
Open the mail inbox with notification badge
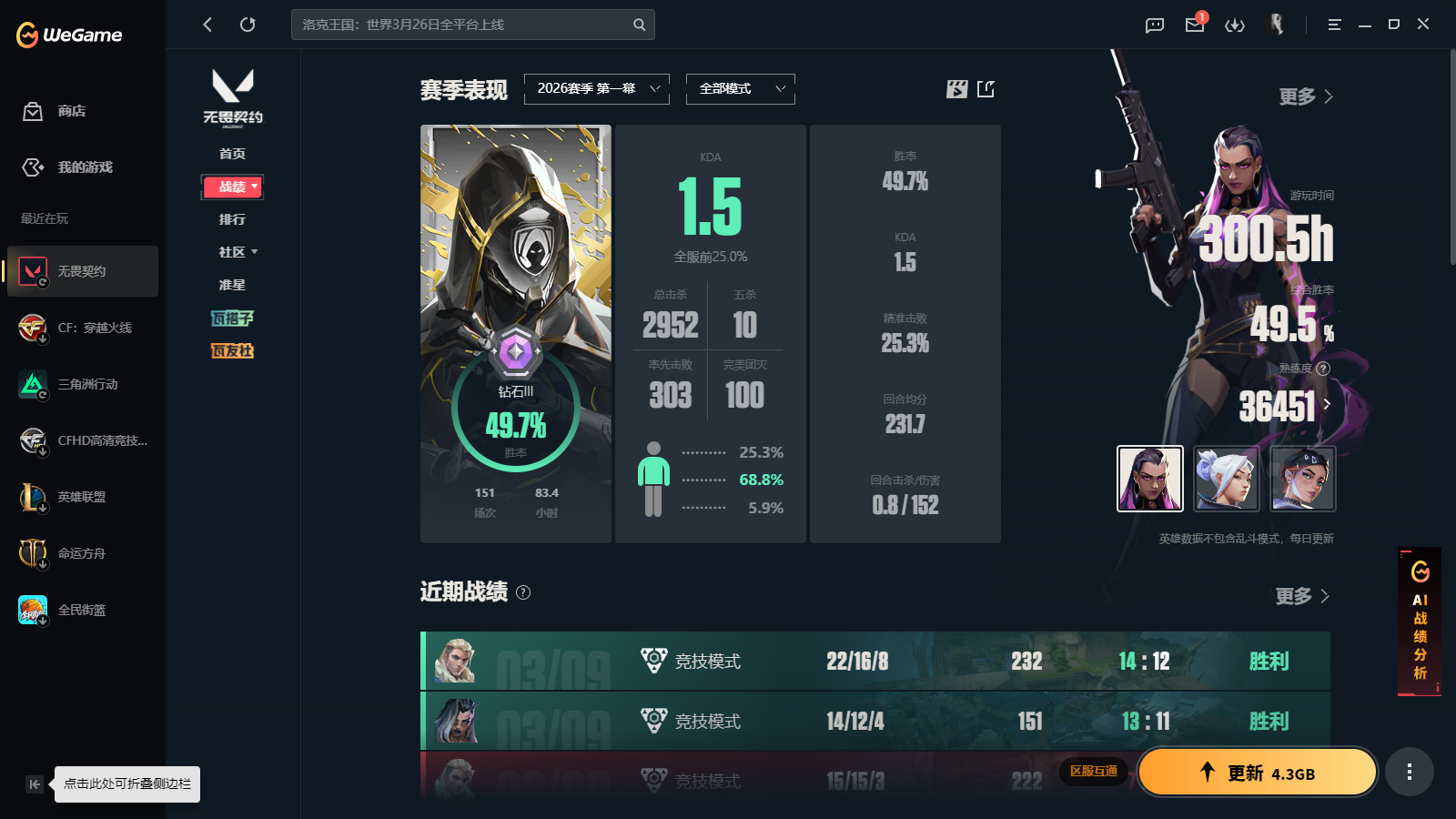1194,25
